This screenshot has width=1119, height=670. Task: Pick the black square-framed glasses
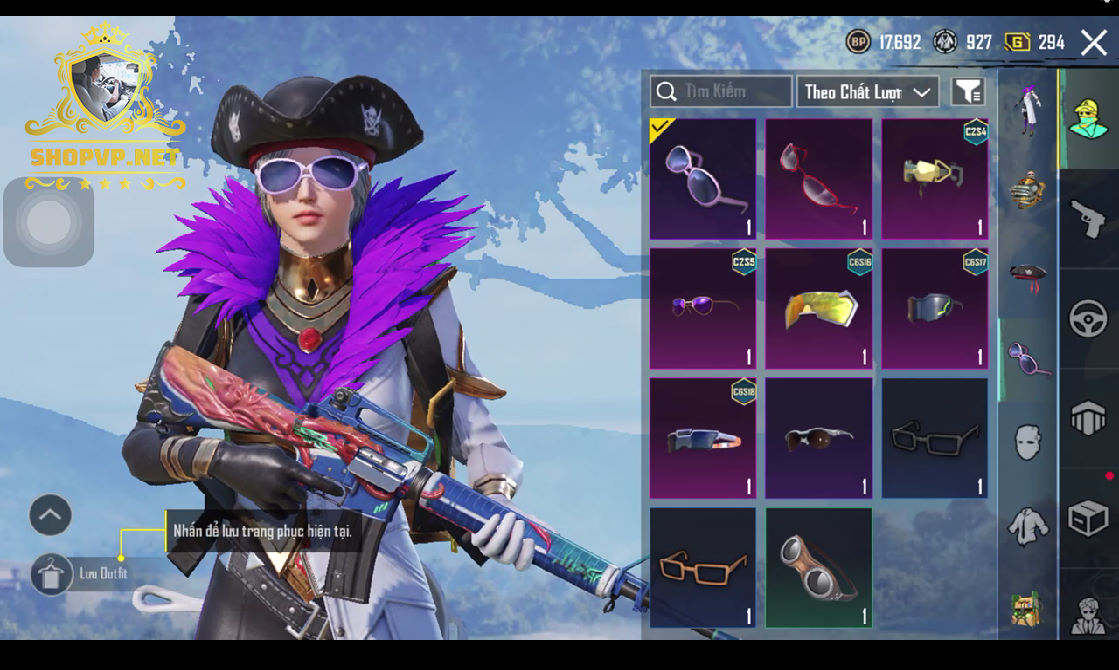point(935,438)
